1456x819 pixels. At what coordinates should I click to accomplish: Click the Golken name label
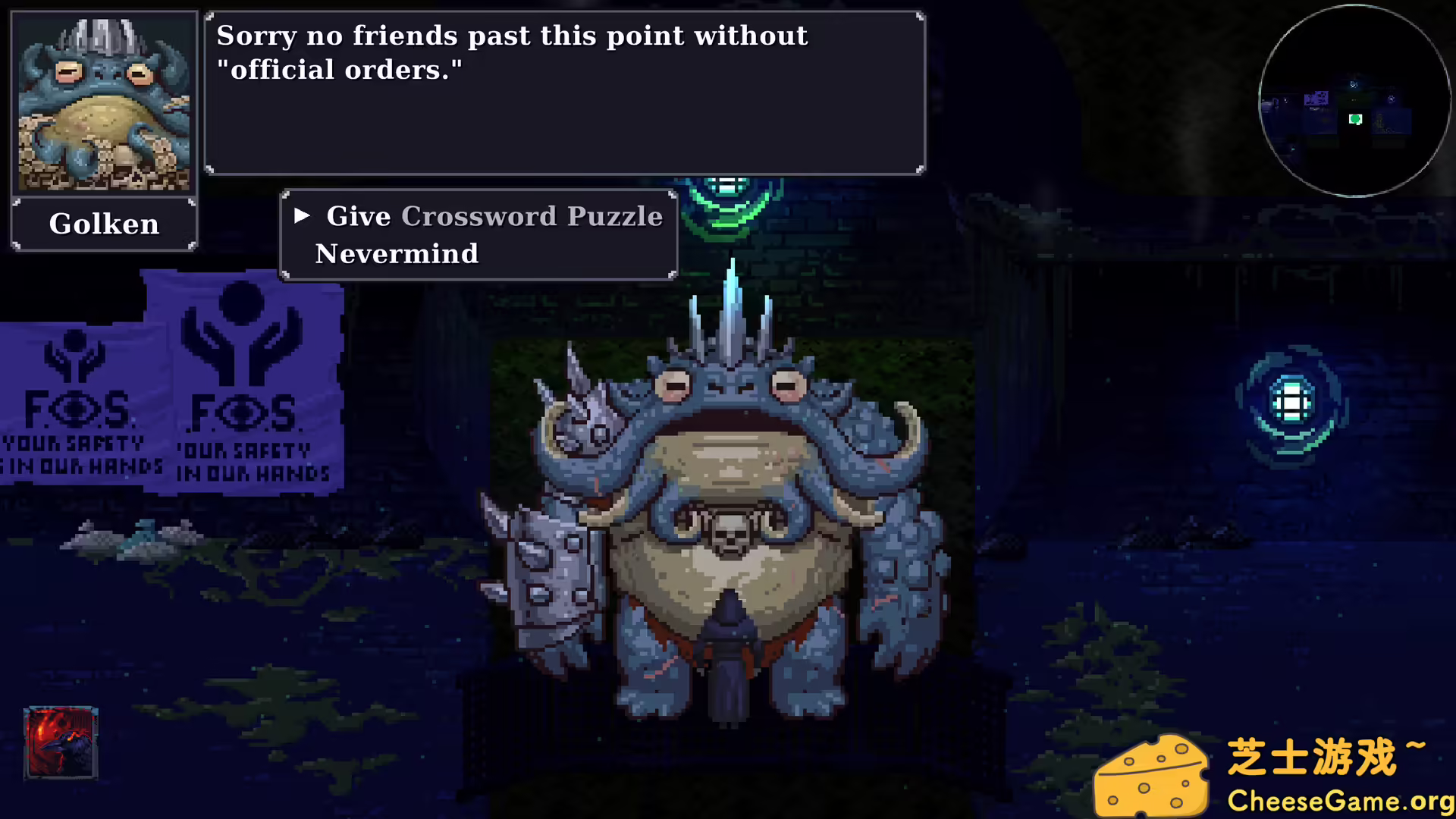103,224
